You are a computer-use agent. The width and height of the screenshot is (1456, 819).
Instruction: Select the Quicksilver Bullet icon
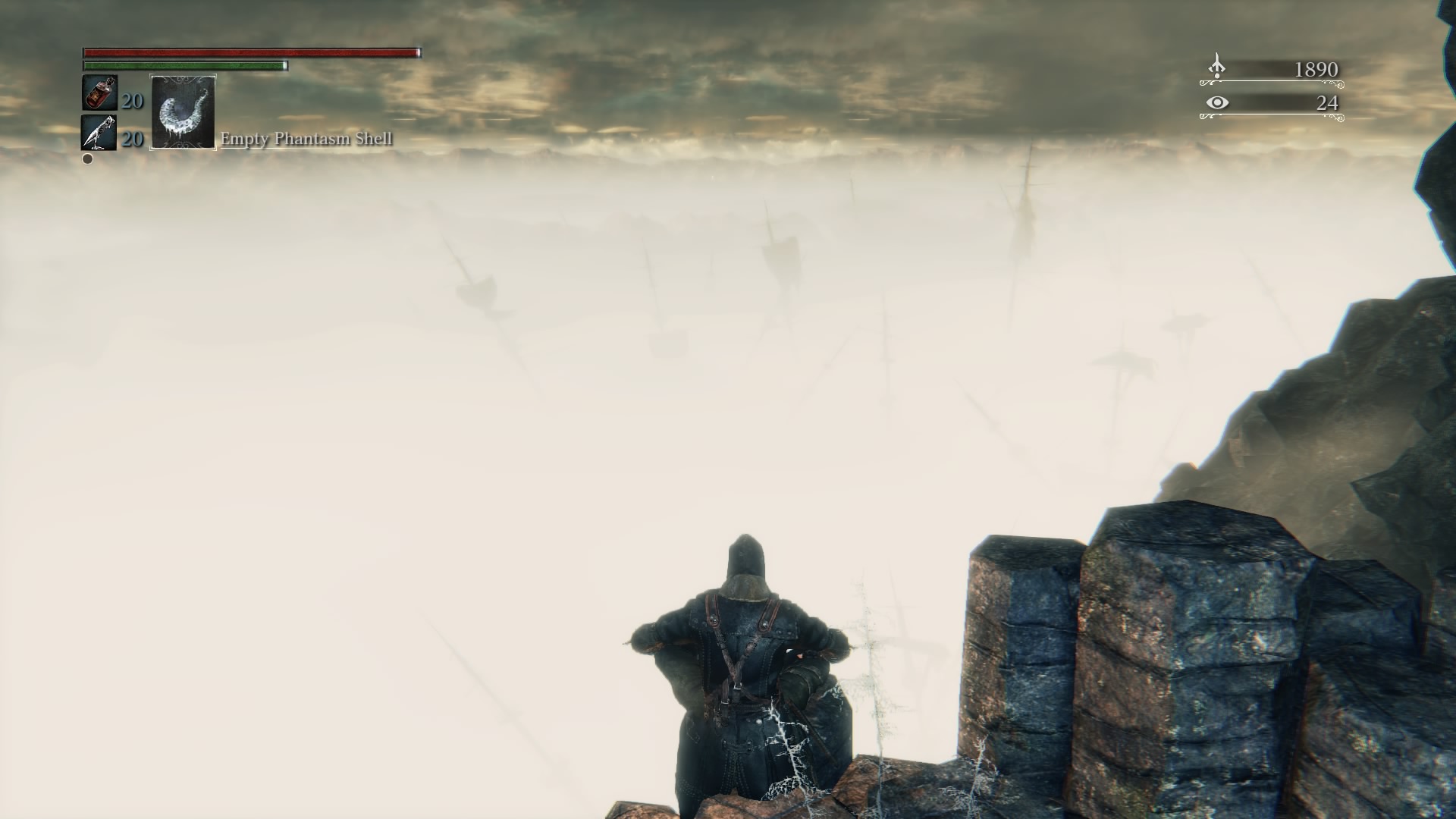(99, 133)
